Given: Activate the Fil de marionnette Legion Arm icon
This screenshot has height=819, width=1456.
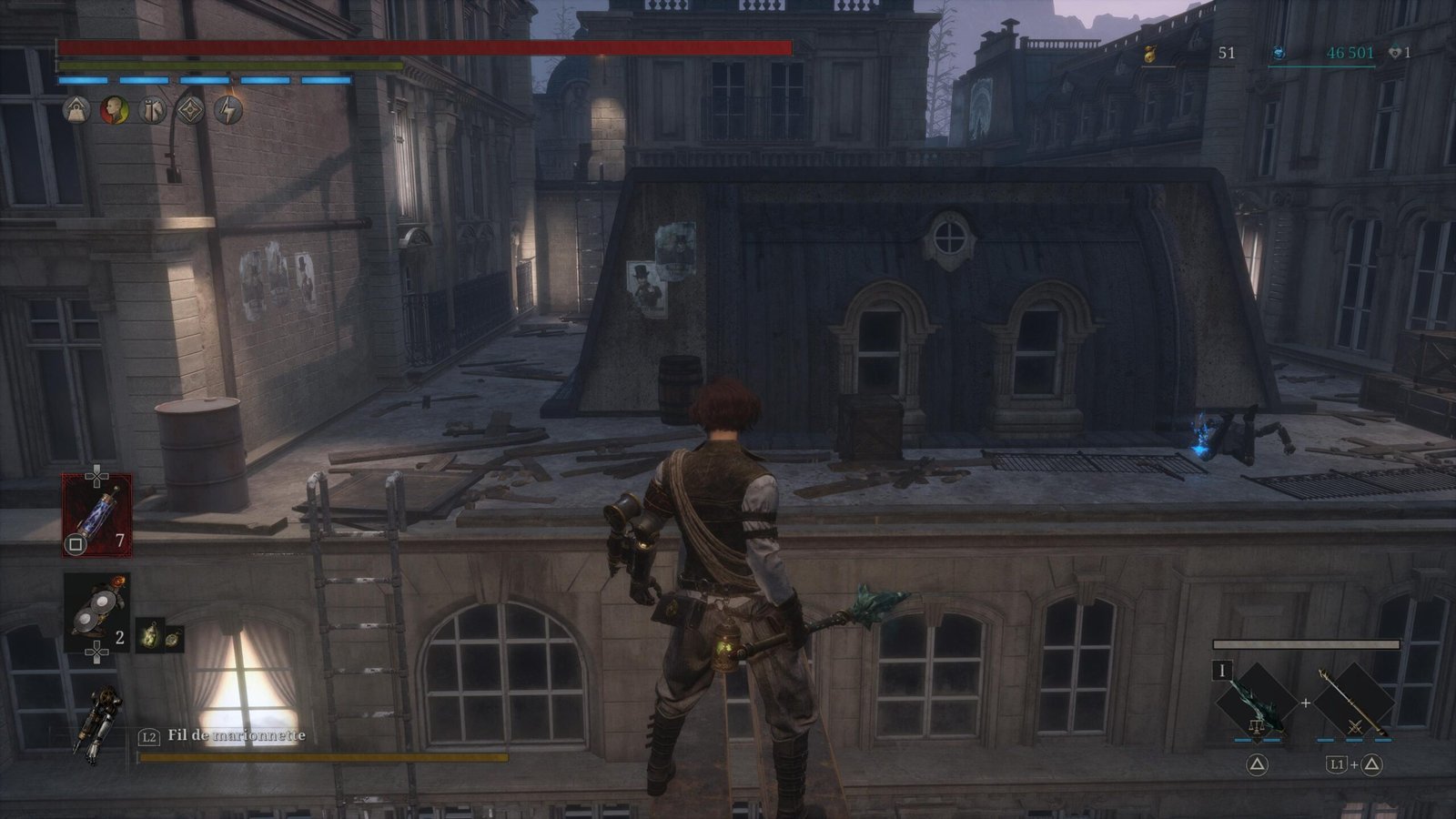Looking at the screenshot, I should coord(98,725).
